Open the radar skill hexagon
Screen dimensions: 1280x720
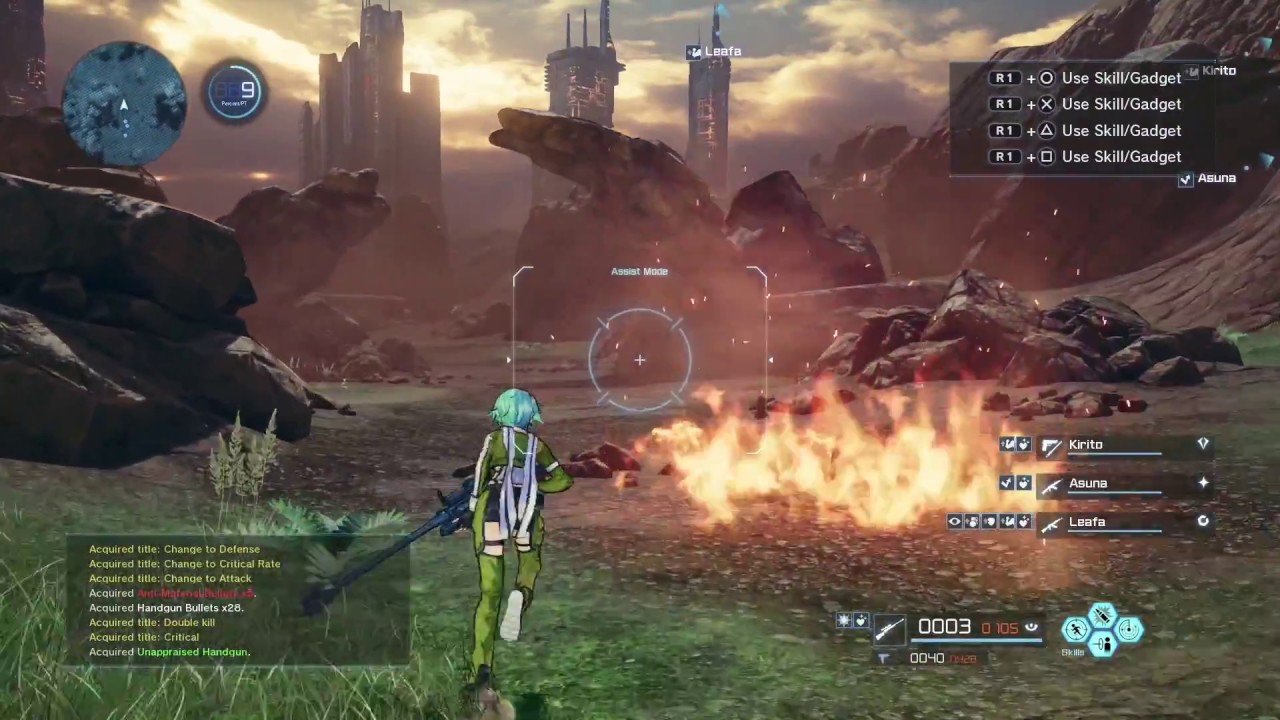tap(1129, 629)
